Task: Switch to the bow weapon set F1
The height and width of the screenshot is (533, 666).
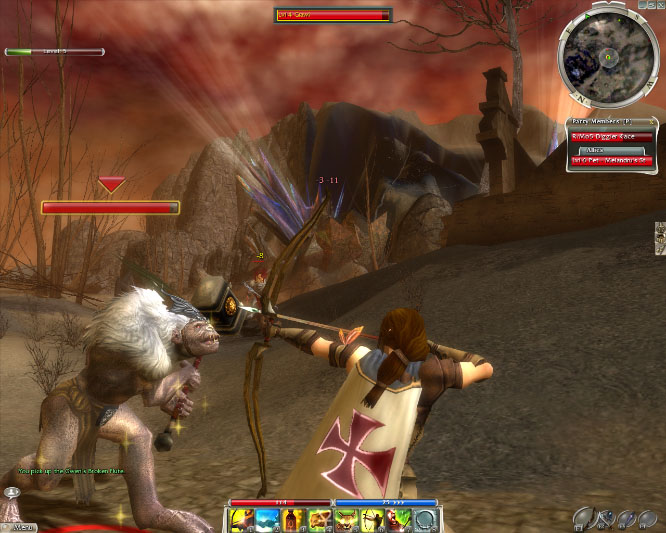Action: [x=584, y=518]
